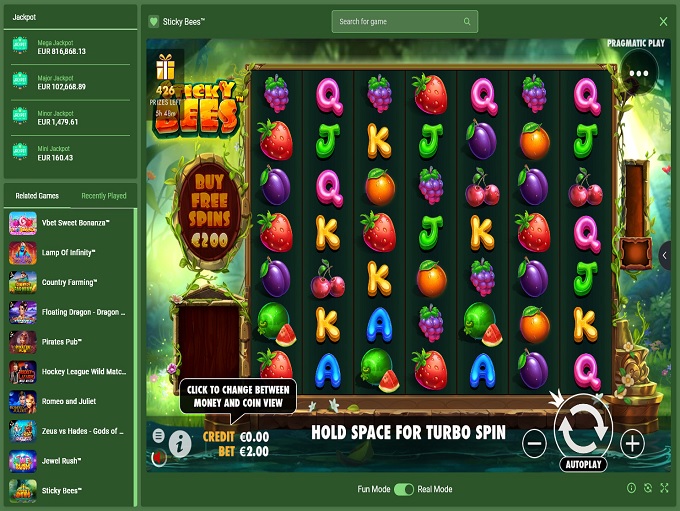Open Zeus vs Hades from related games

point(68,432)
